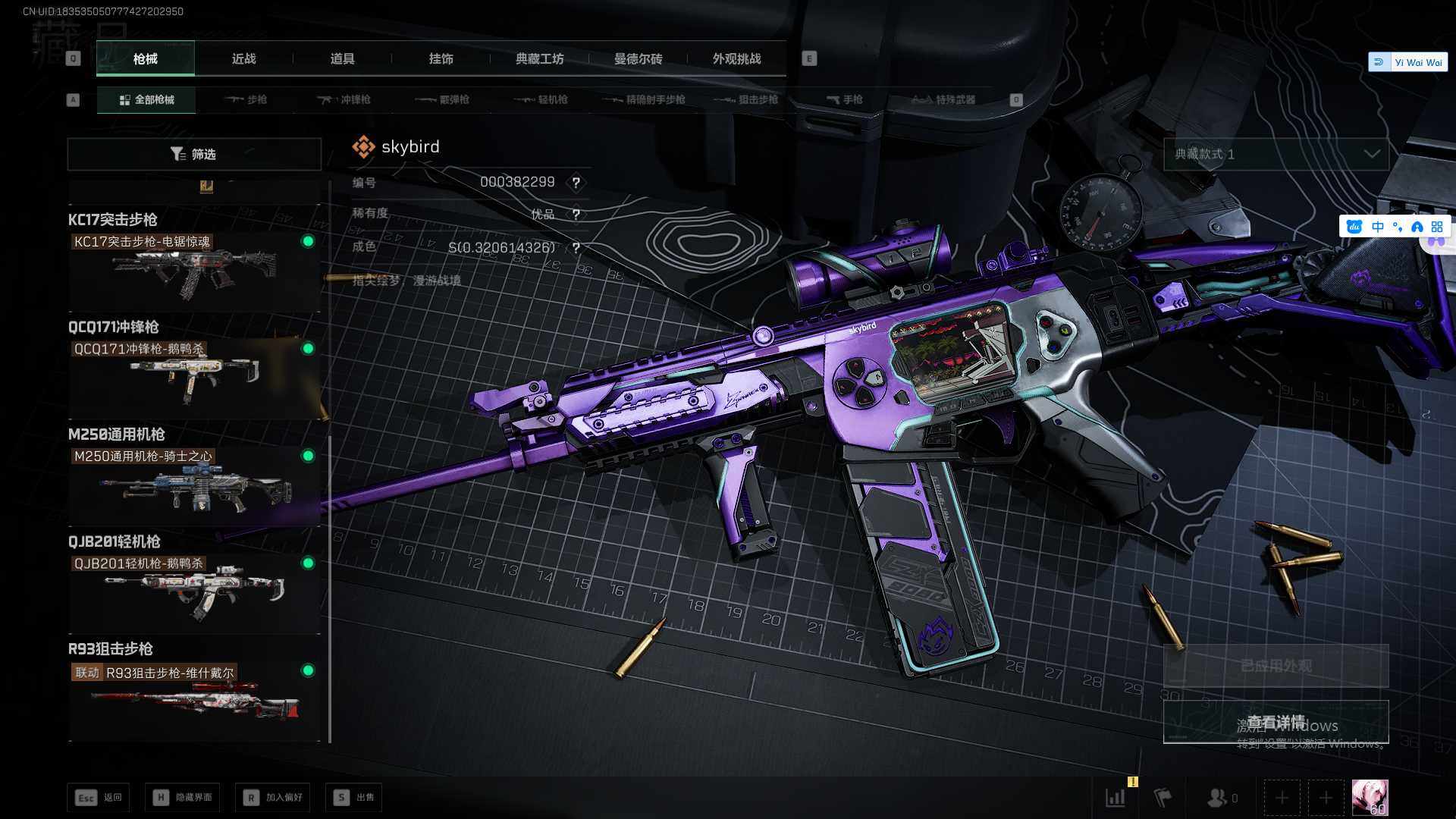Show the 外观挑战 challenges tab

(736, 58)
